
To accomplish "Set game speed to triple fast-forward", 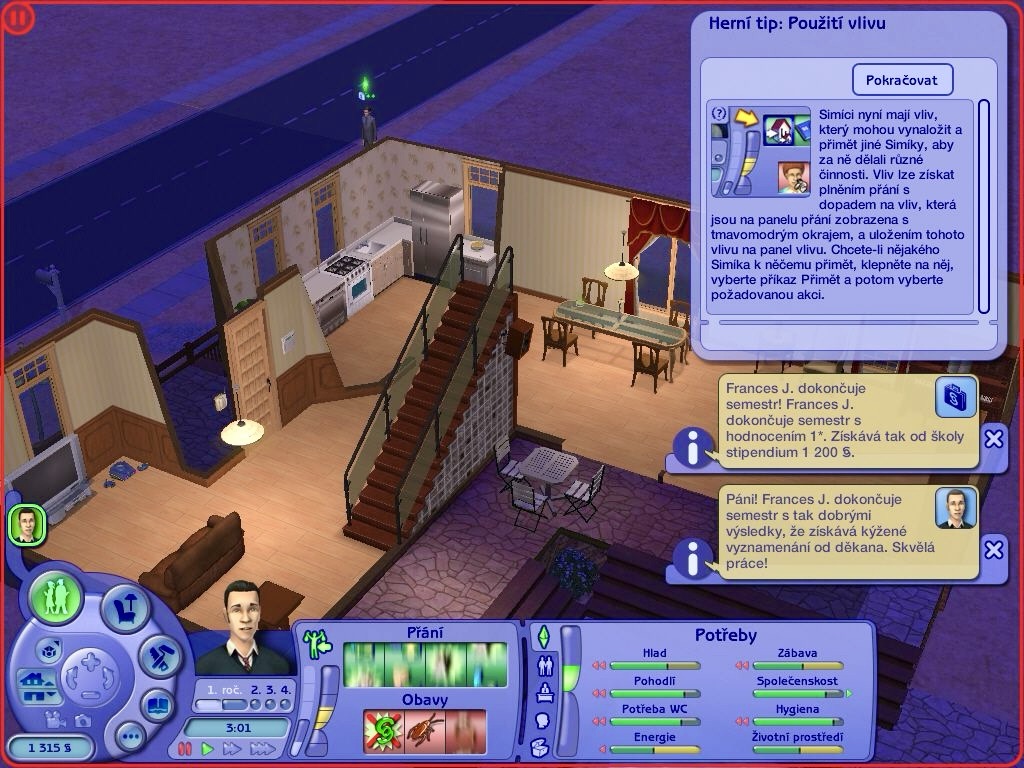I will tap(263, 748).
